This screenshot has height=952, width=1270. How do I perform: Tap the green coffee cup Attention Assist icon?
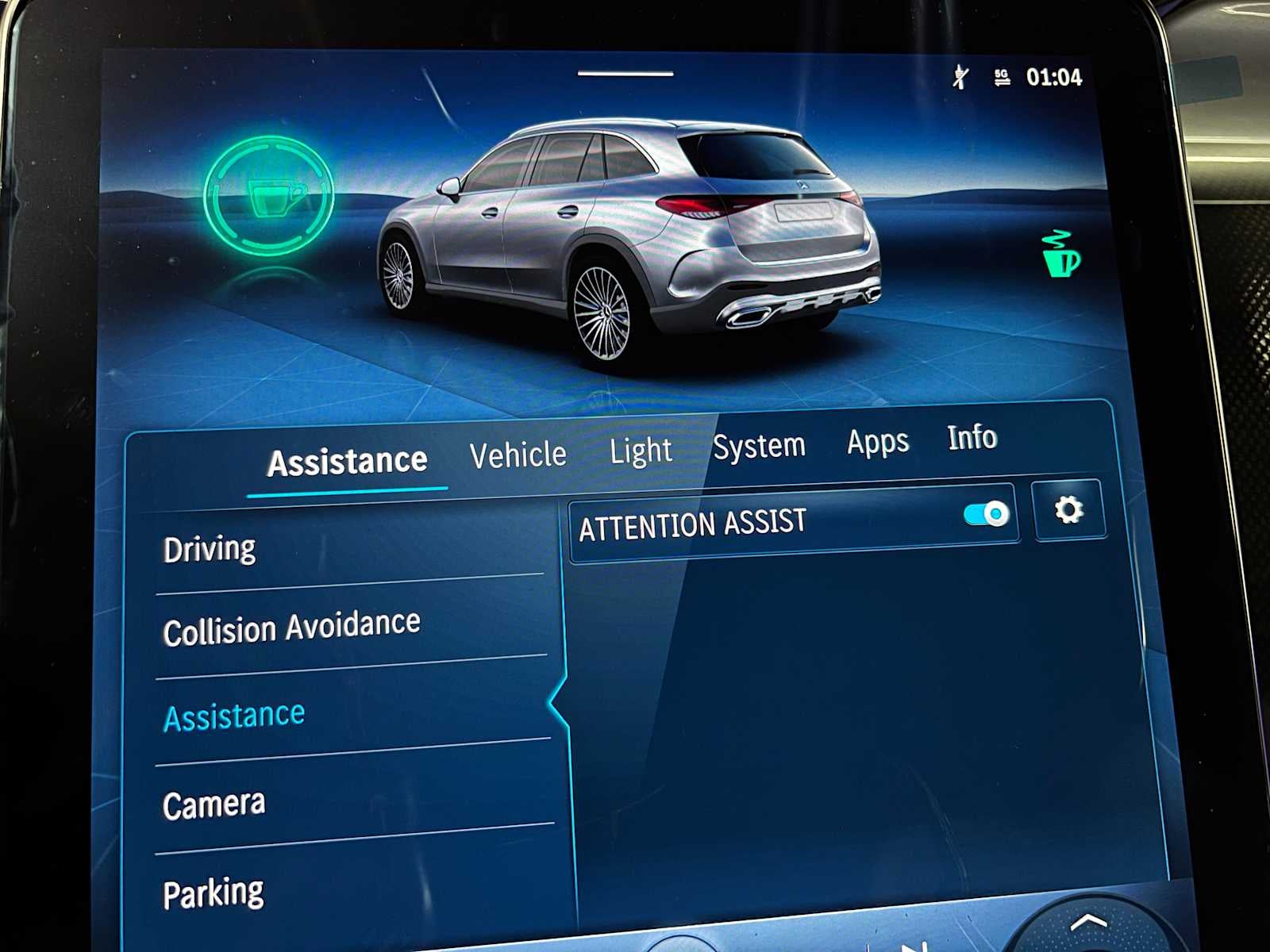[269, 197]
